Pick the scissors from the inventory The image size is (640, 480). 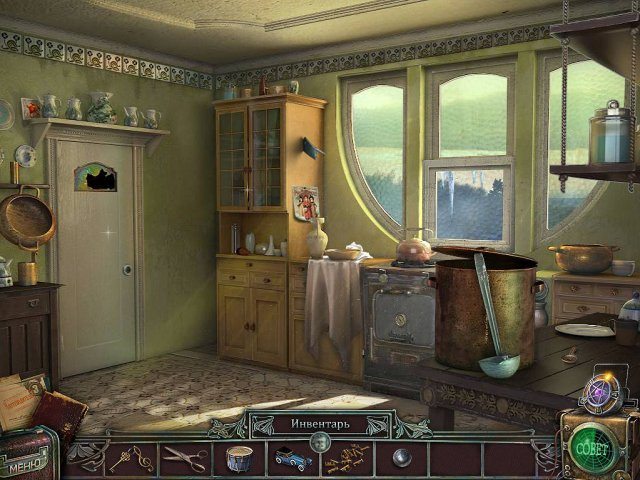pyautogui.click(x=184, y=459)
